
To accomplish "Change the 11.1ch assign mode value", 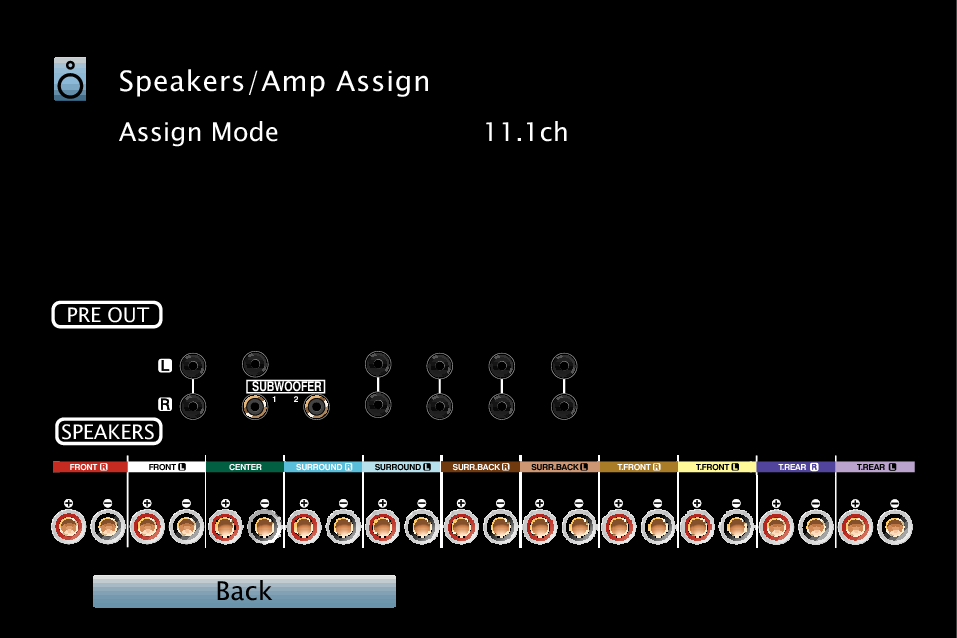I will pos(526,133).
